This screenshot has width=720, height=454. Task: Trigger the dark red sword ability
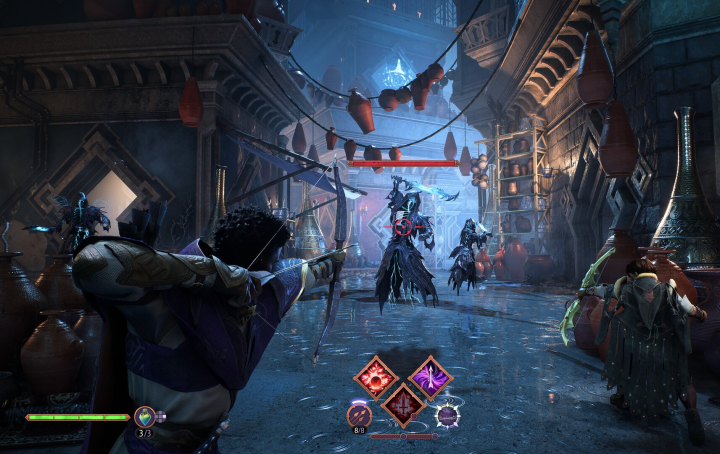pyautogui.click(x=404, y=404)
